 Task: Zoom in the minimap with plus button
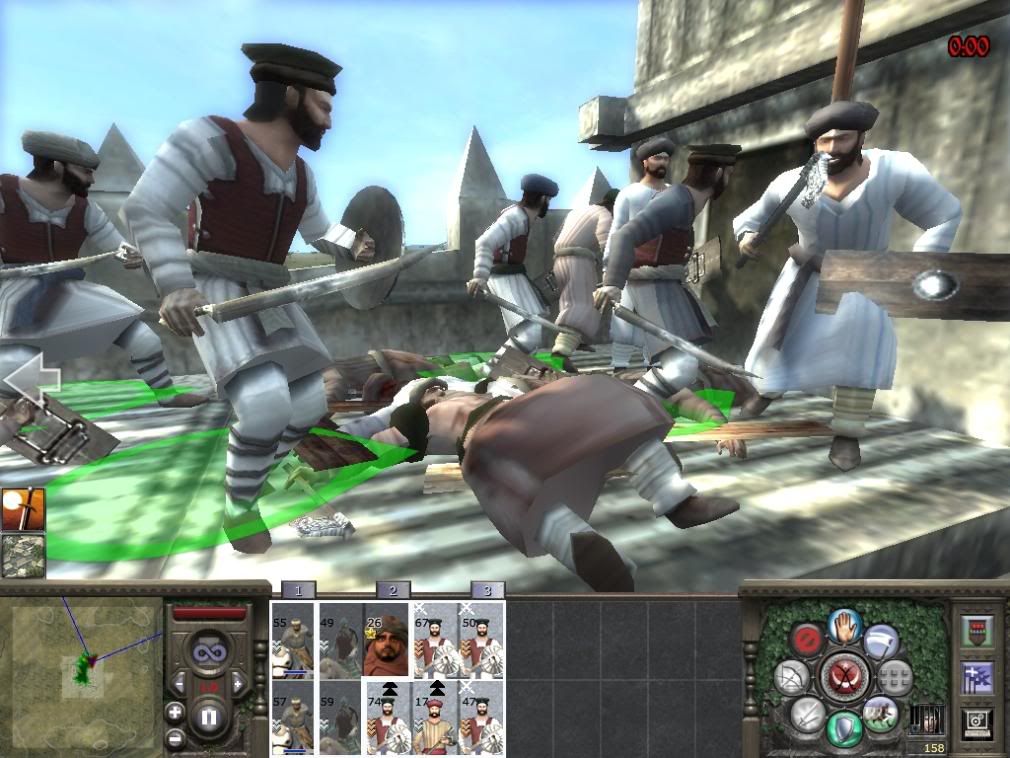coord(175,713)
